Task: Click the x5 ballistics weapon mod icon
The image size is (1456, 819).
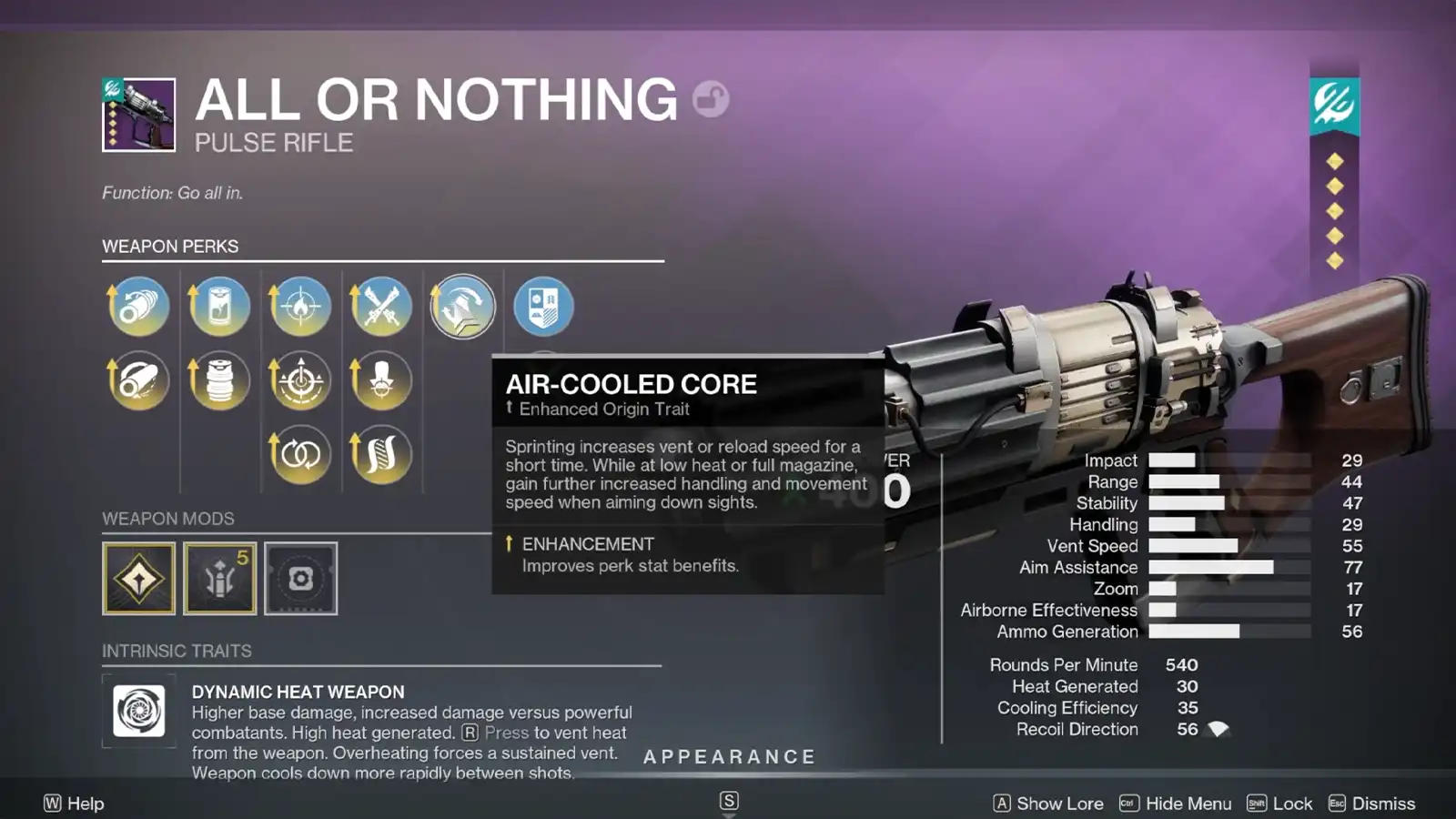Action: [x=219, y=578]
